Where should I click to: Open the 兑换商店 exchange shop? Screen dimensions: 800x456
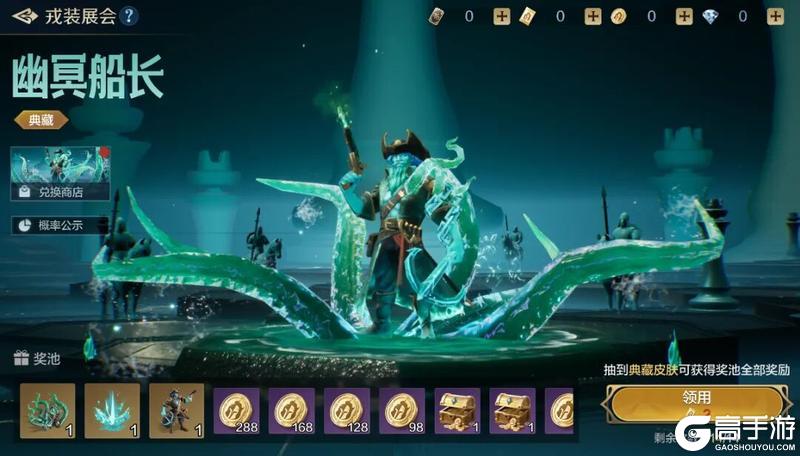point(60,174)
